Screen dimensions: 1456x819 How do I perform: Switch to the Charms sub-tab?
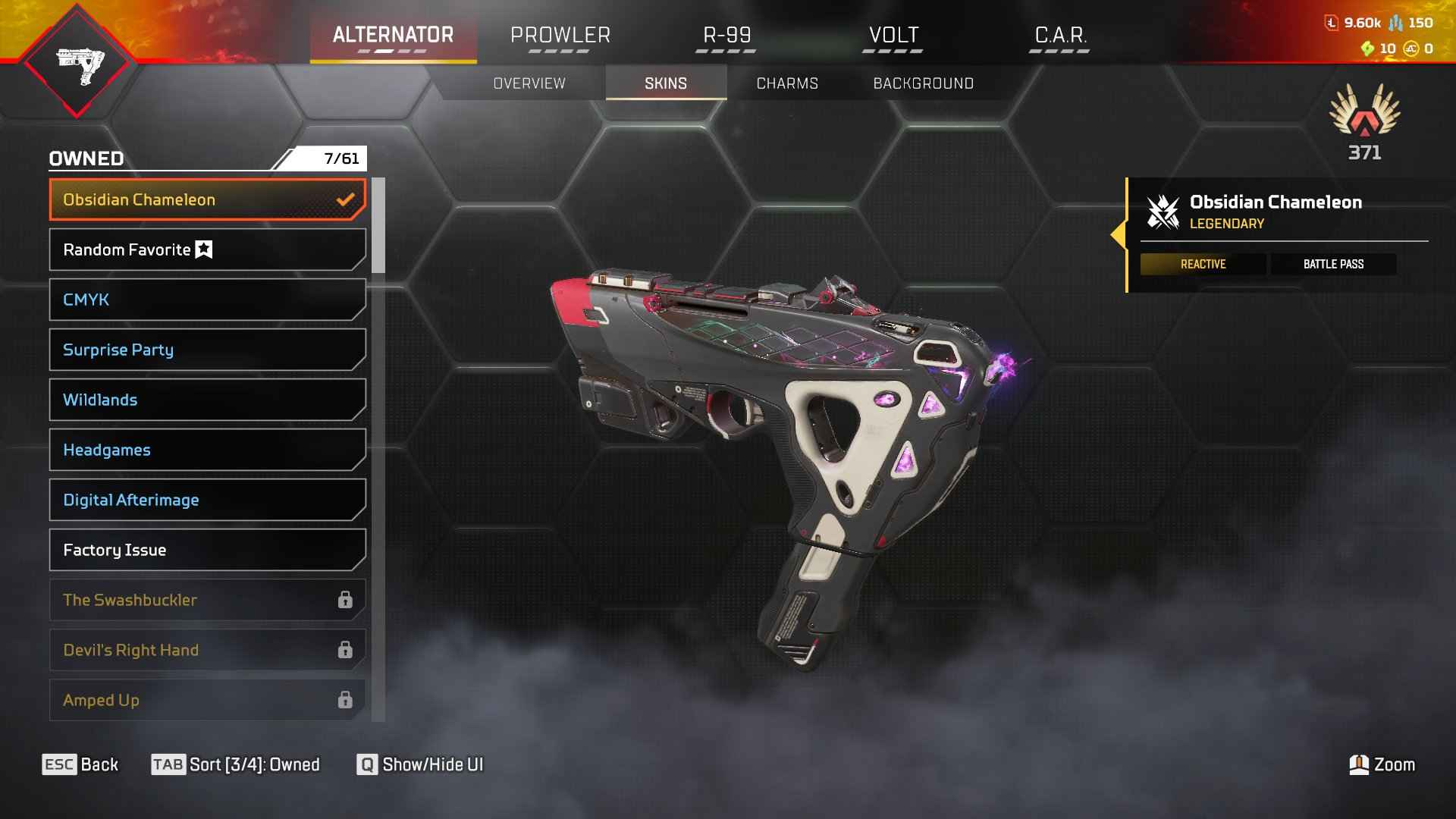(787, 83)
